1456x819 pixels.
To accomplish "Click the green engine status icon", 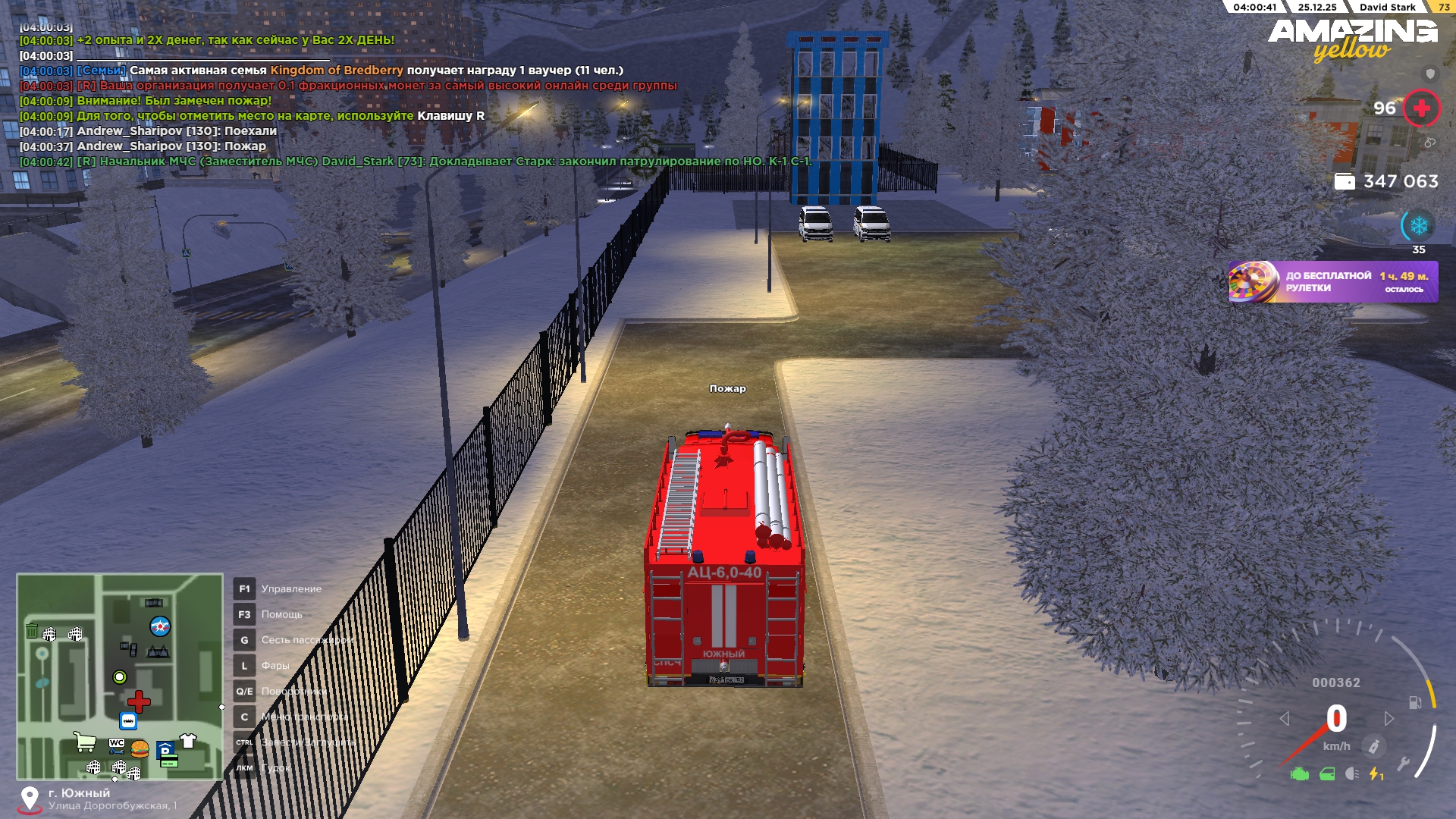I will (1300, 774).
